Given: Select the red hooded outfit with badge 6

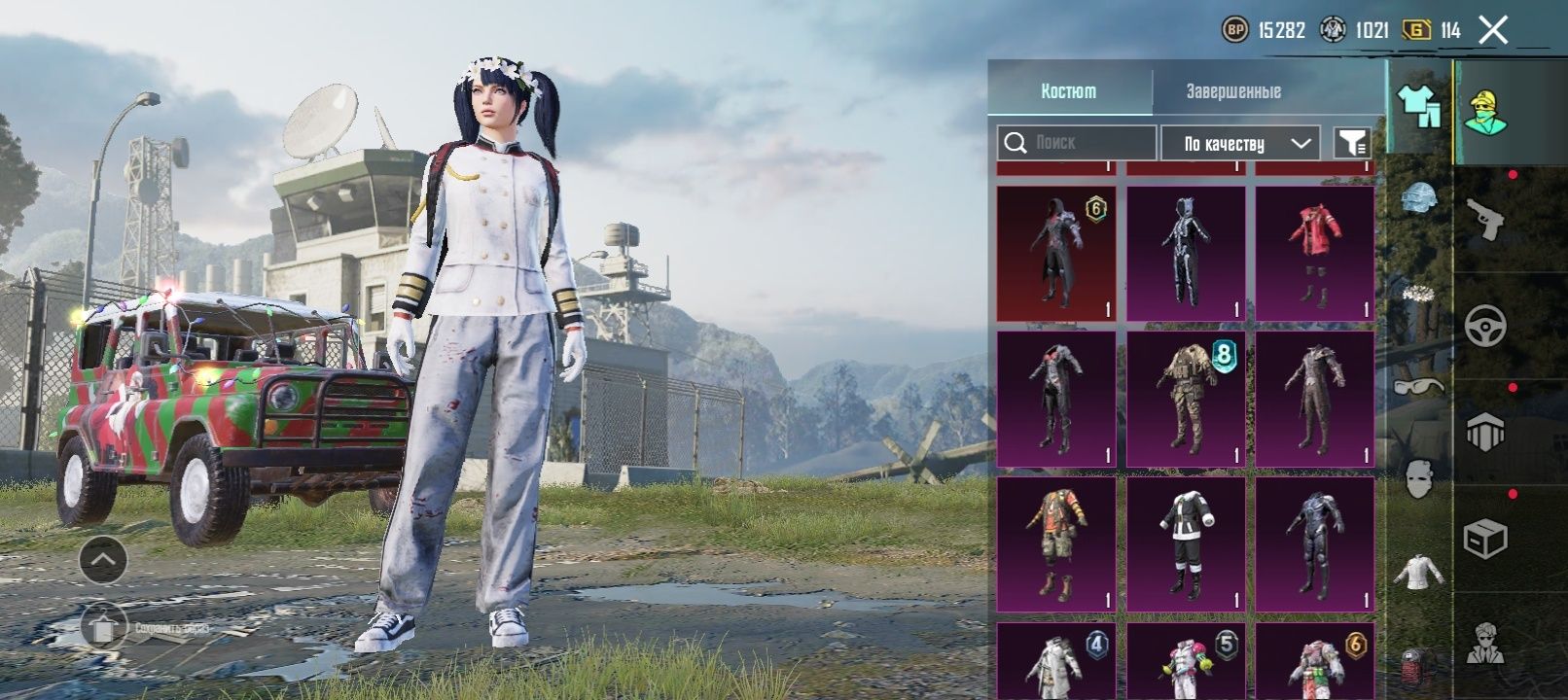Looking at the screenshot, I should (x=1056, y=253).
